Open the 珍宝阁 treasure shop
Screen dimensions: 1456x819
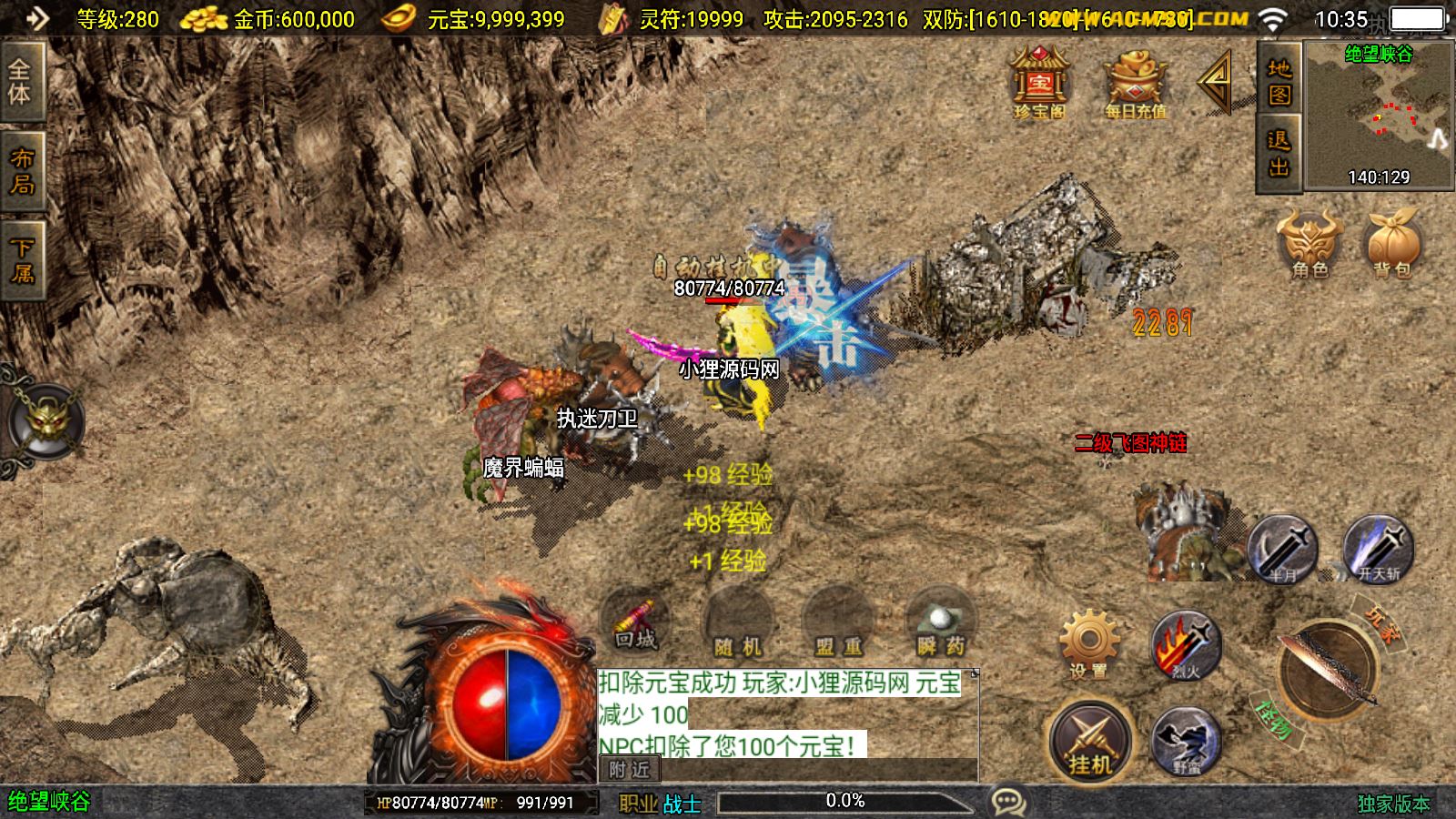(1039, 84)
